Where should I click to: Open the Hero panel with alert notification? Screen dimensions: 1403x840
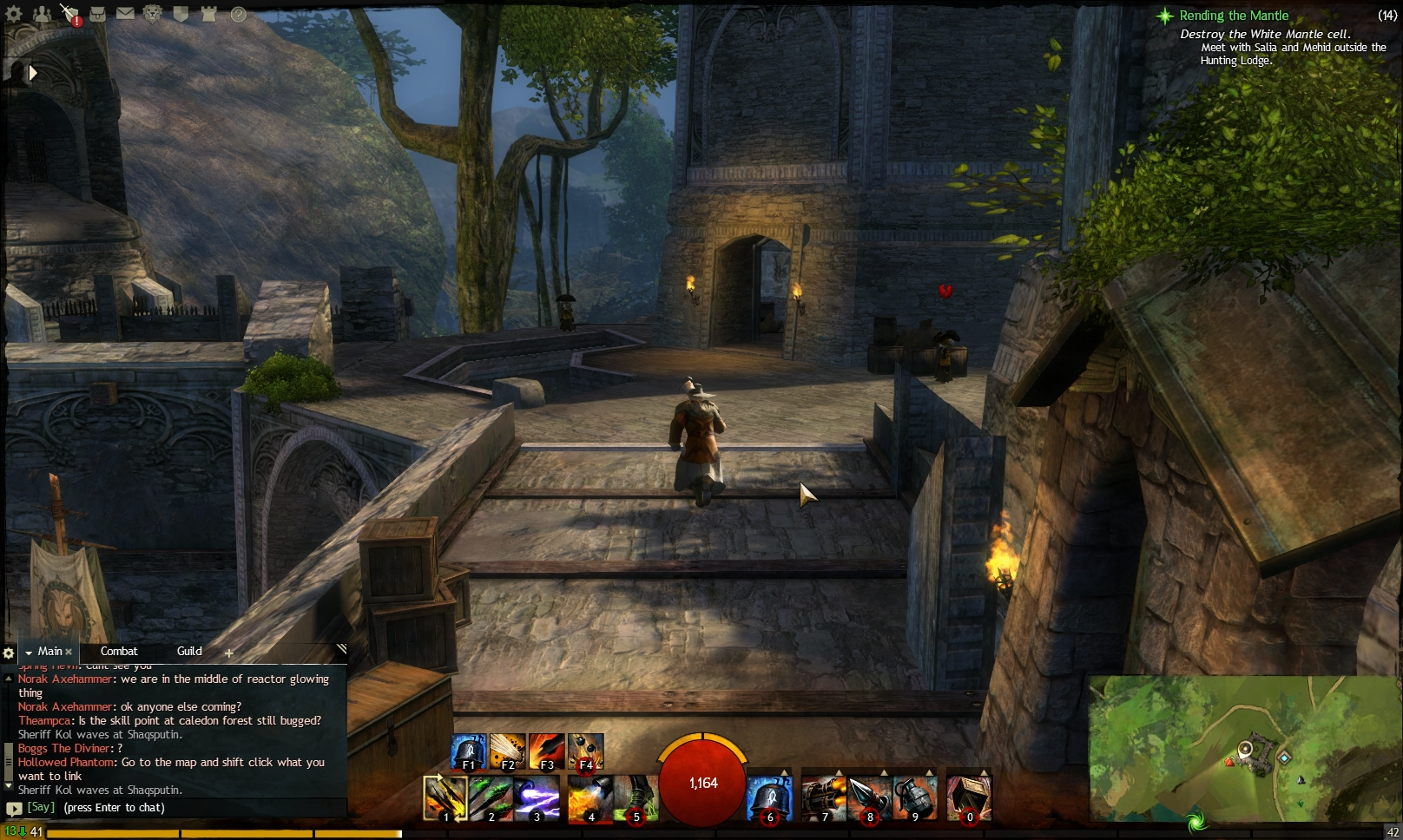pyautogui.click(x=69, y=12)
